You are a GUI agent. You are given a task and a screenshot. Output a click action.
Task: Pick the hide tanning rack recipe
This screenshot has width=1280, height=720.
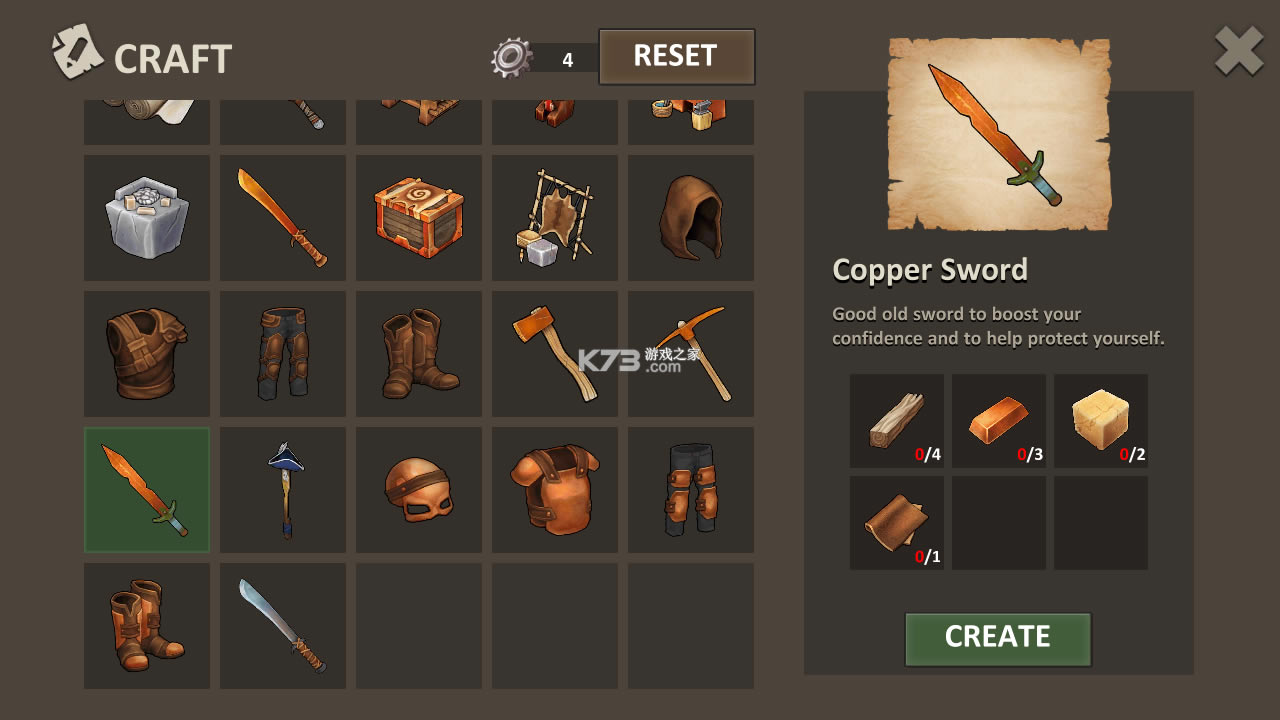[555, 218]
